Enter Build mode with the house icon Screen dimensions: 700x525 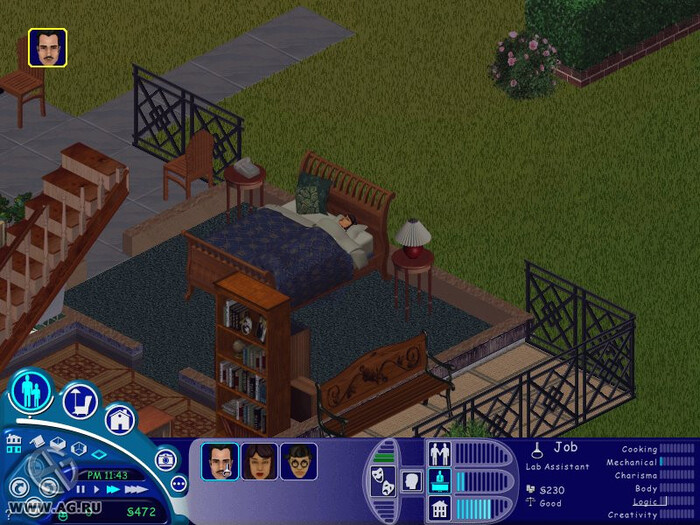tap(119, 420)
